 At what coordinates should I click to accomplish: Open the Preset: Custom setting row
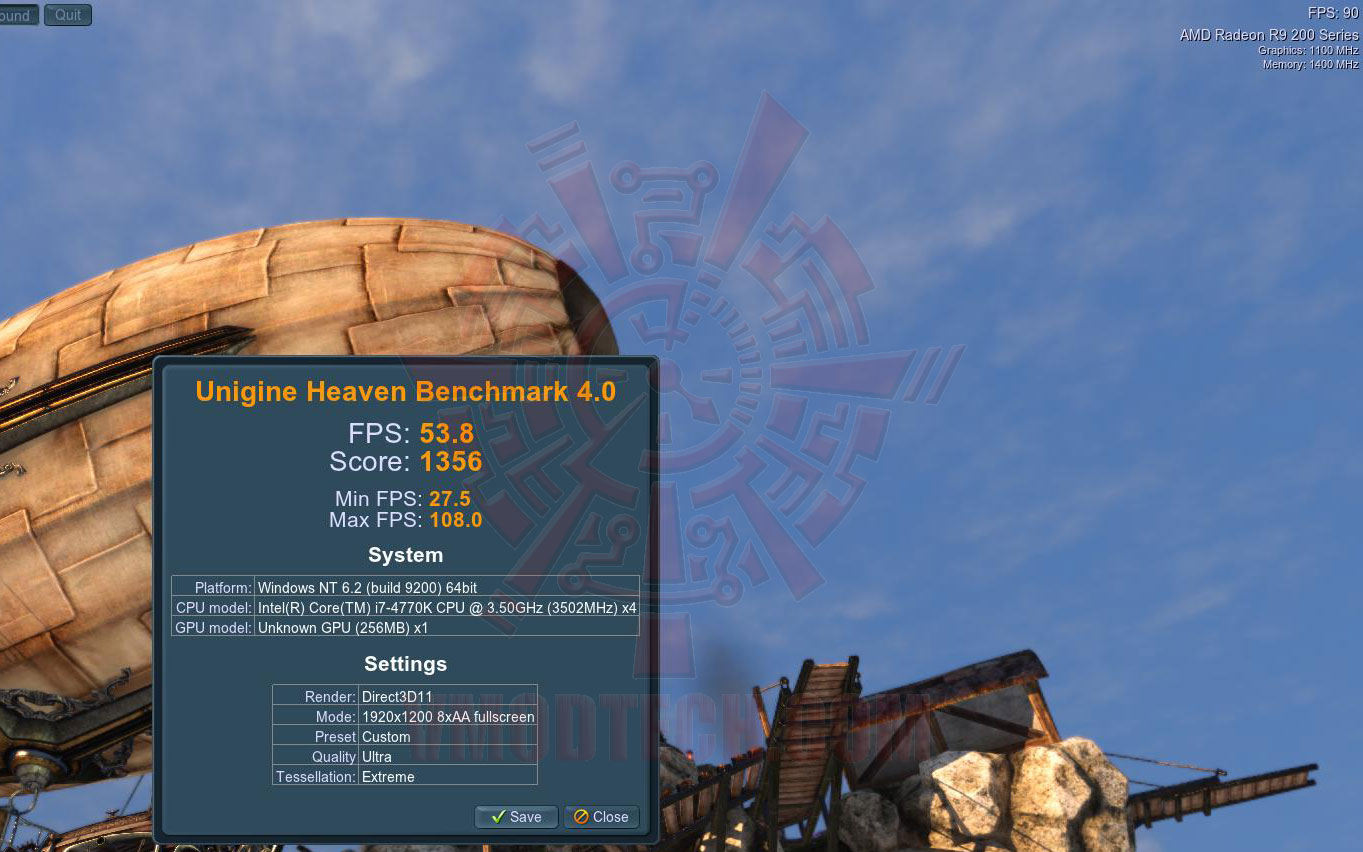tap(404, 737)
